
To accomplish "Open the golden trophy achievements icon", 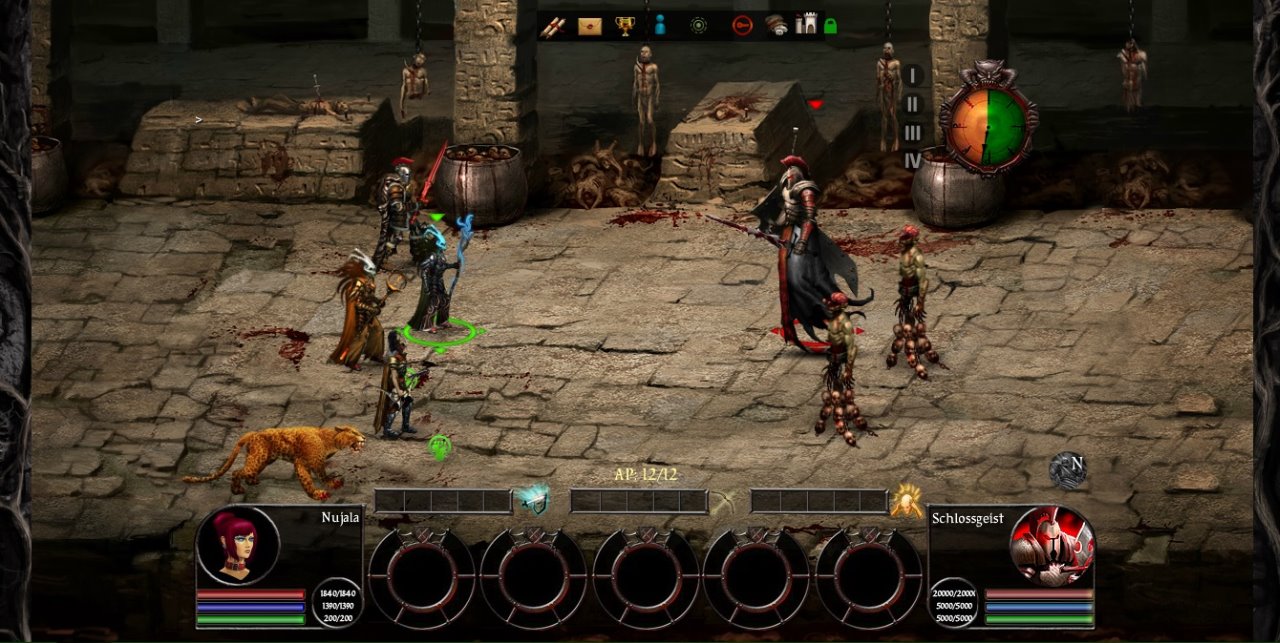I will tap(626, 26).
